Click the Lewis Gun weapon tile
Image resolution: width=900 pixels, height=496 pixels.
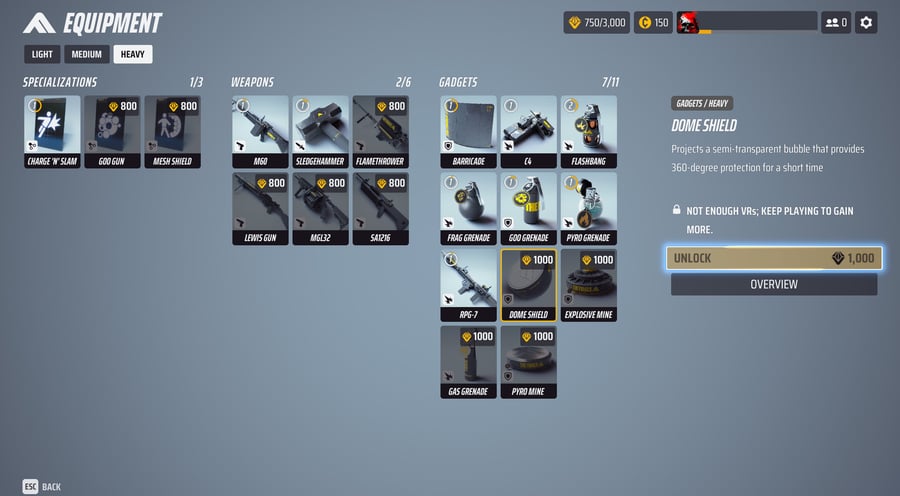[x=260, y=208]
